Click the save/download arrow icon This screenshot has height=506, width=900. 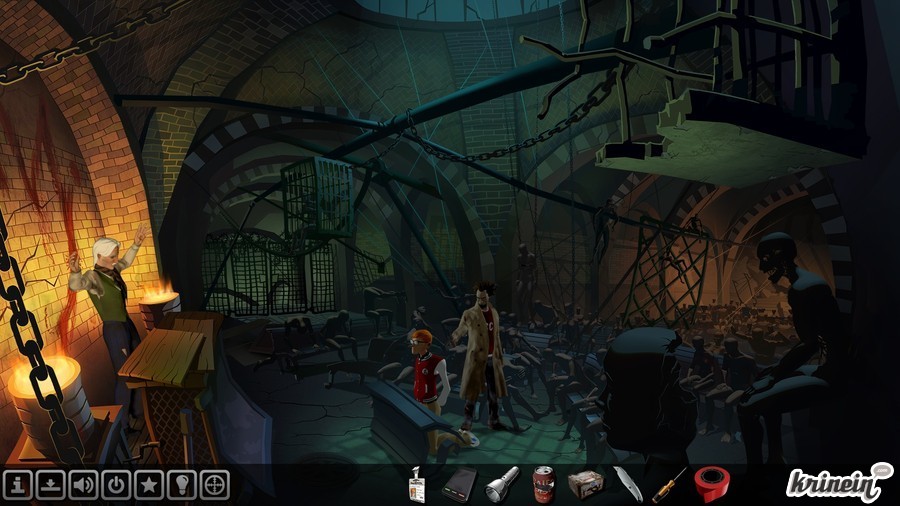(x=50, y=485)
